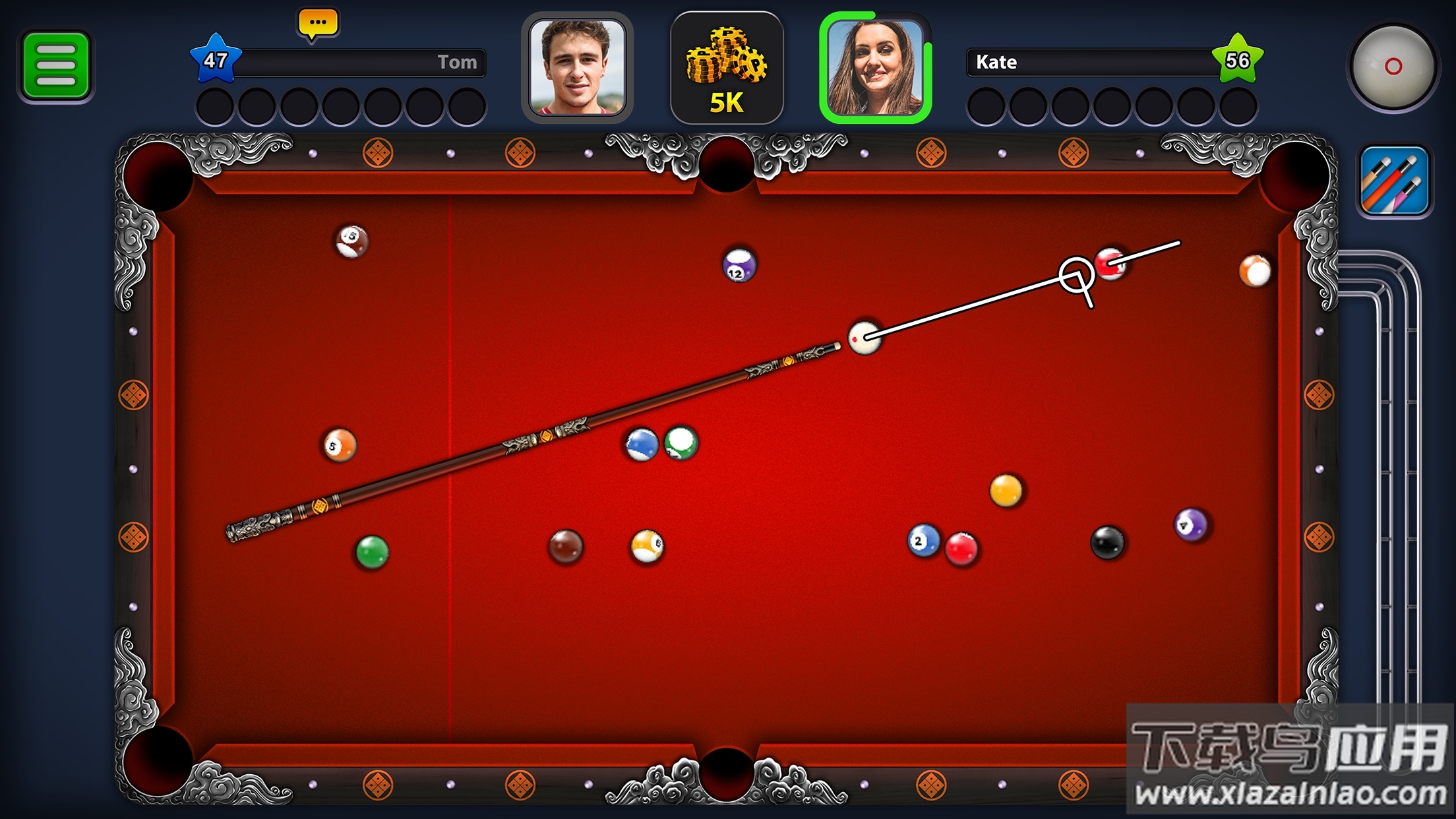The width and height of the screenshot is (1456, 819).
Task: Click the orange striped ball near the right rail
Action: [x=1256, y=270]
